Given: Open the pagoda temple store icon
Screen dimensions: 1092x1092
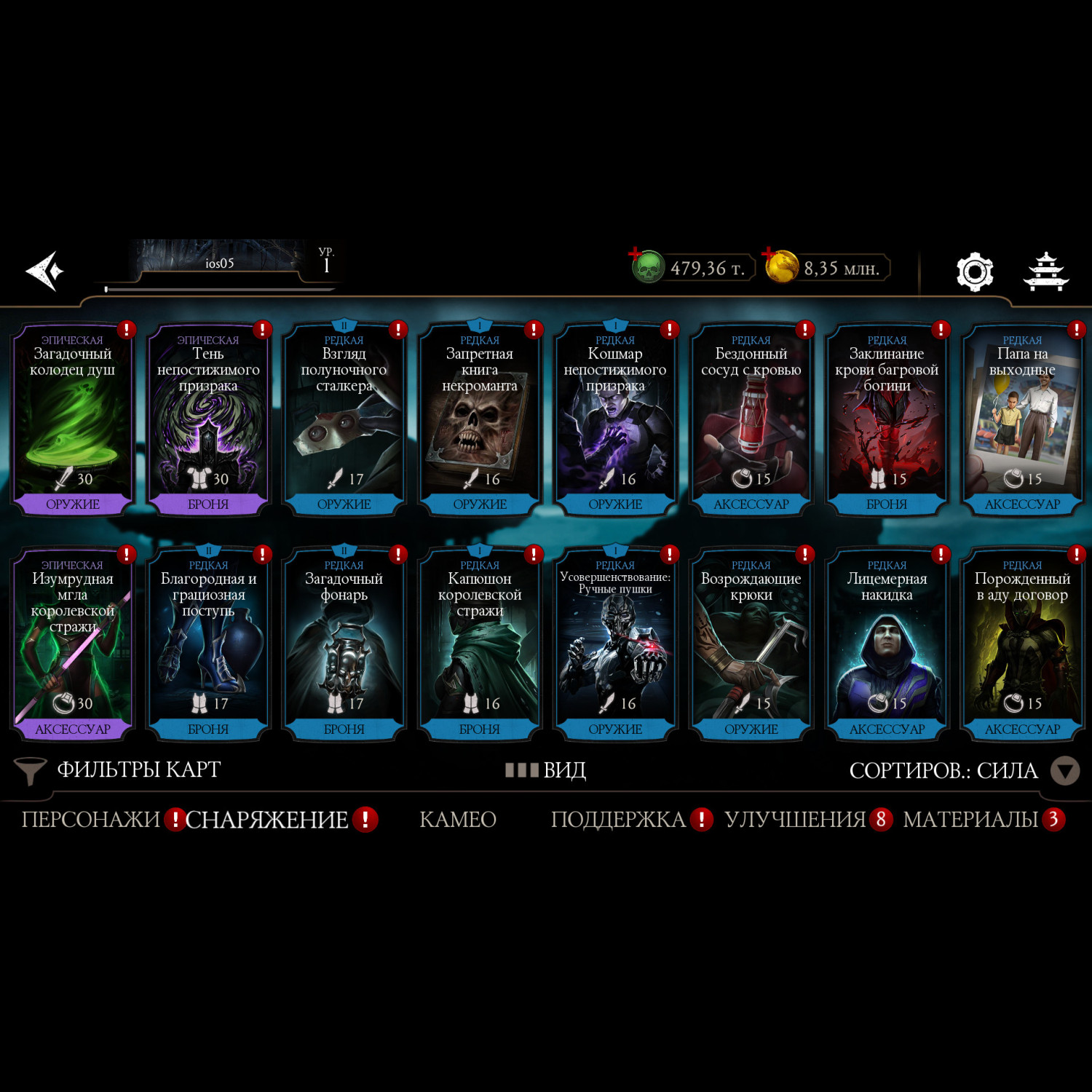Looking at the screenshot, I should [x=1046, y=272].
